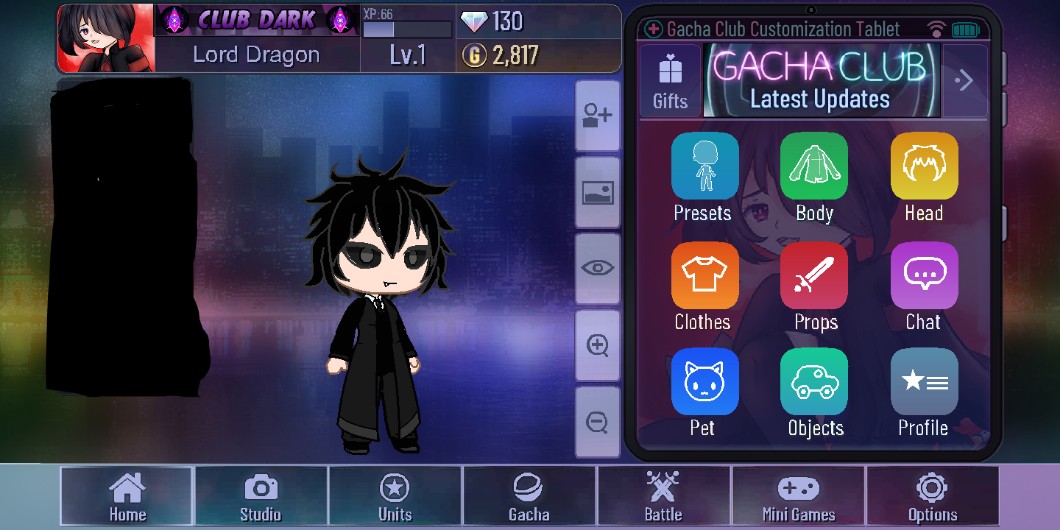Switch to Studio mode
This screenshot has height=530, width=1060.
click(260, 497)
